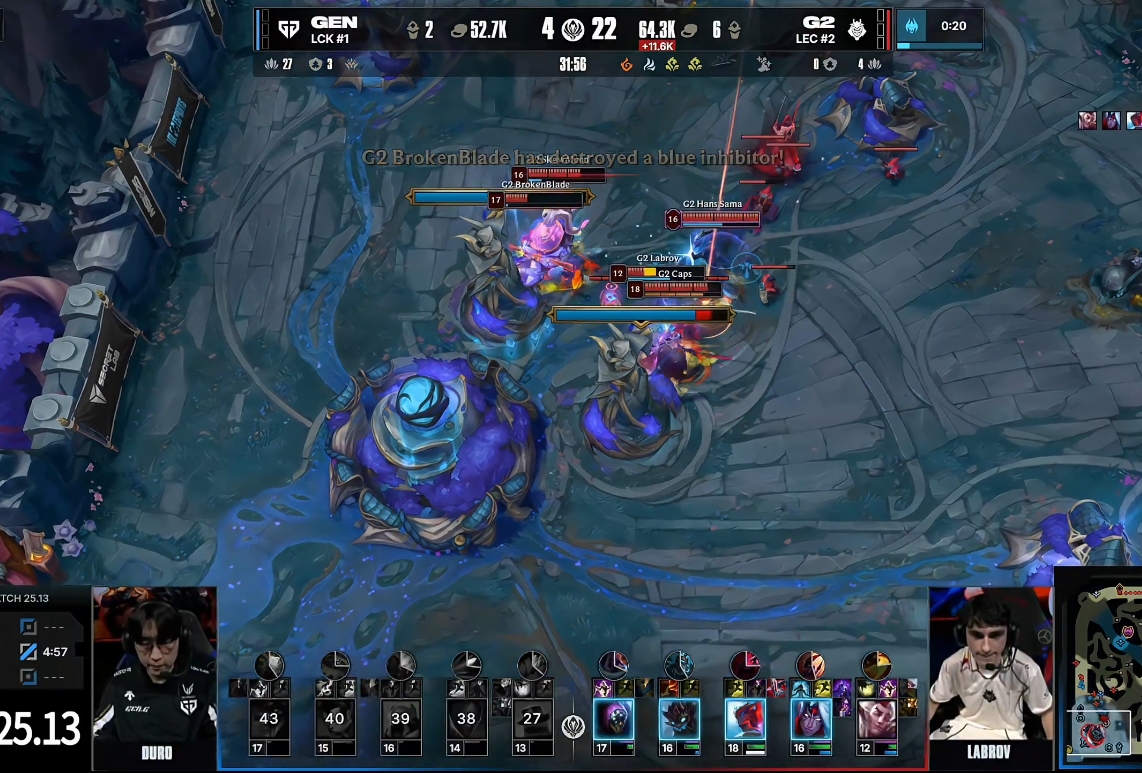Select the dead champion portrait showing 39
The image size is (1142, 773).
[401, 718]
